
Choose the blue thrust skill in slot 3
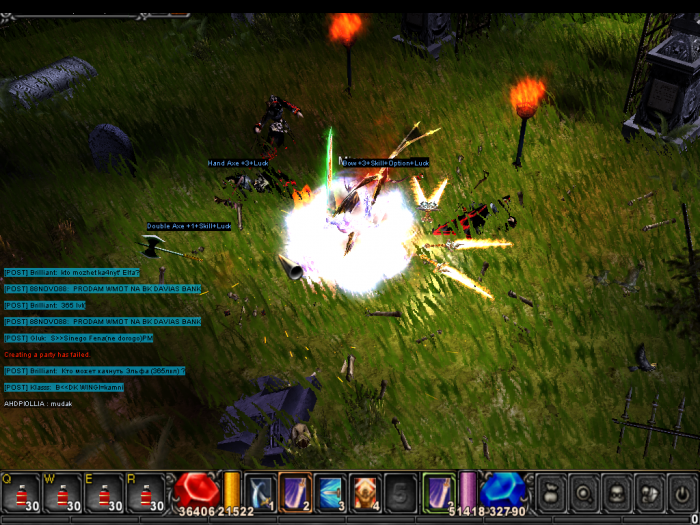click(330, 493)
